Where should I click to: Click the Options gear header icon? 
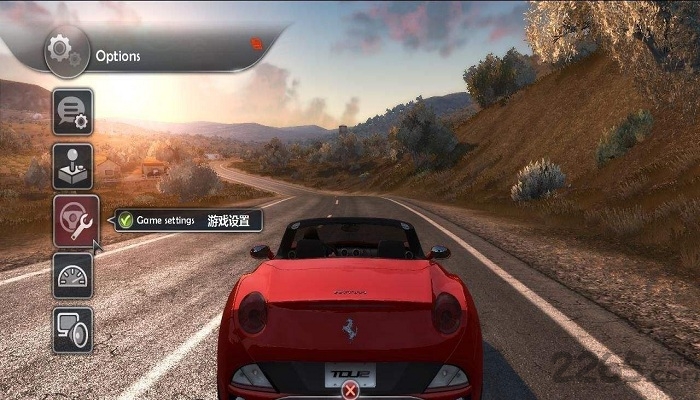(63, 51)
